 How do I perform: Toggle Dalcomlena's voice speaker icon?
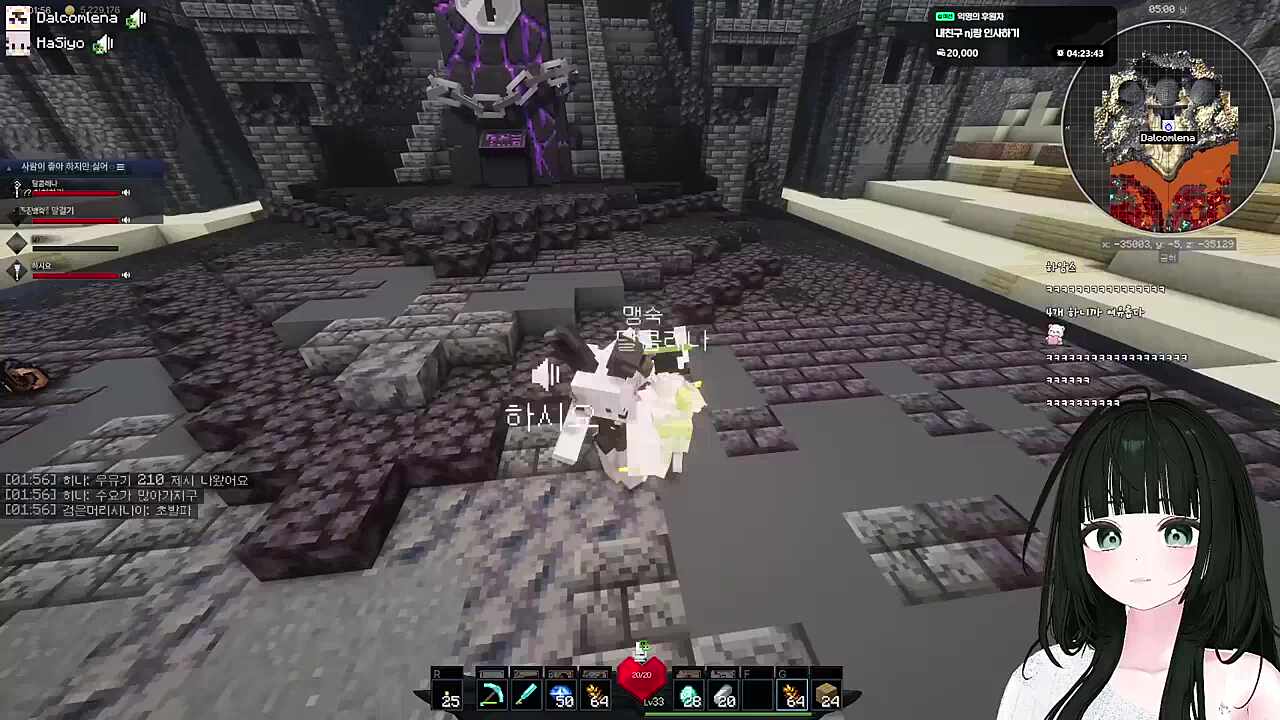(x=136, y=18)
